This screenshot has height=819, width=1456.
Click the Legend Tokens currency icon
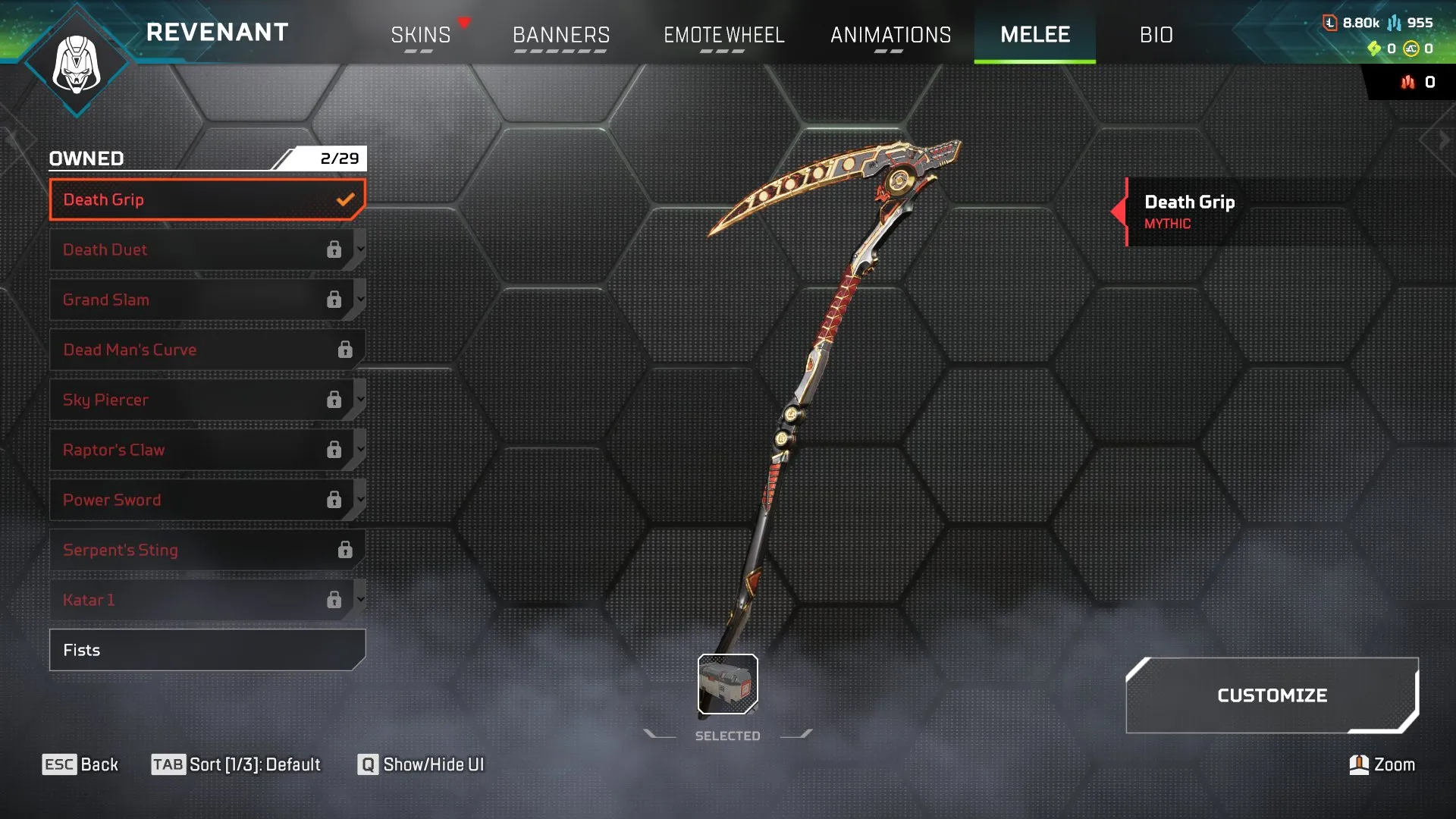click(1330, 22)
